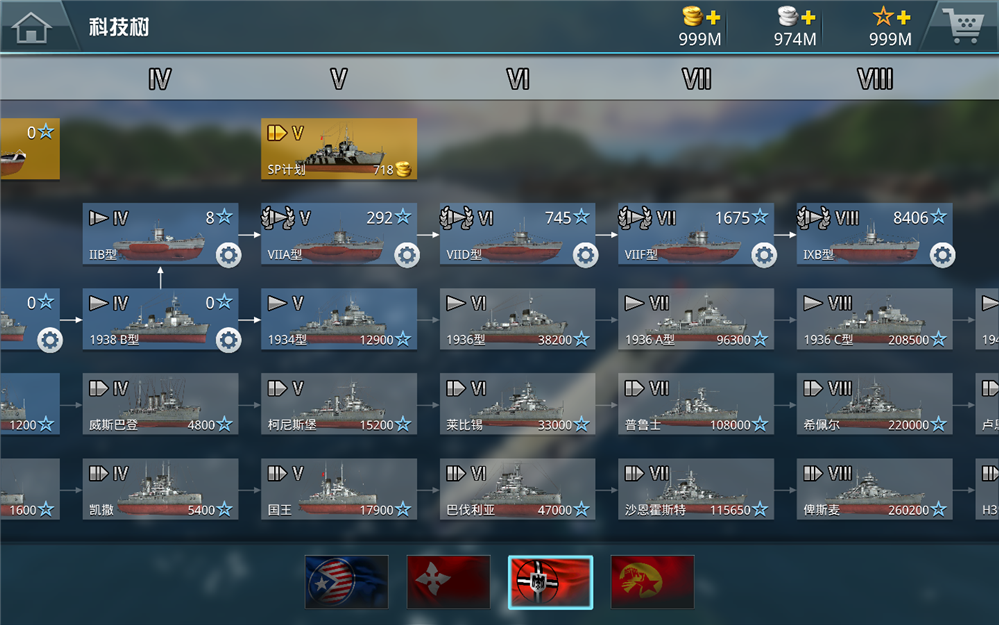Select the 巴伐利亚 battleship
The width and height of the screenshot is (999, 625).
[x=518, y=489]
